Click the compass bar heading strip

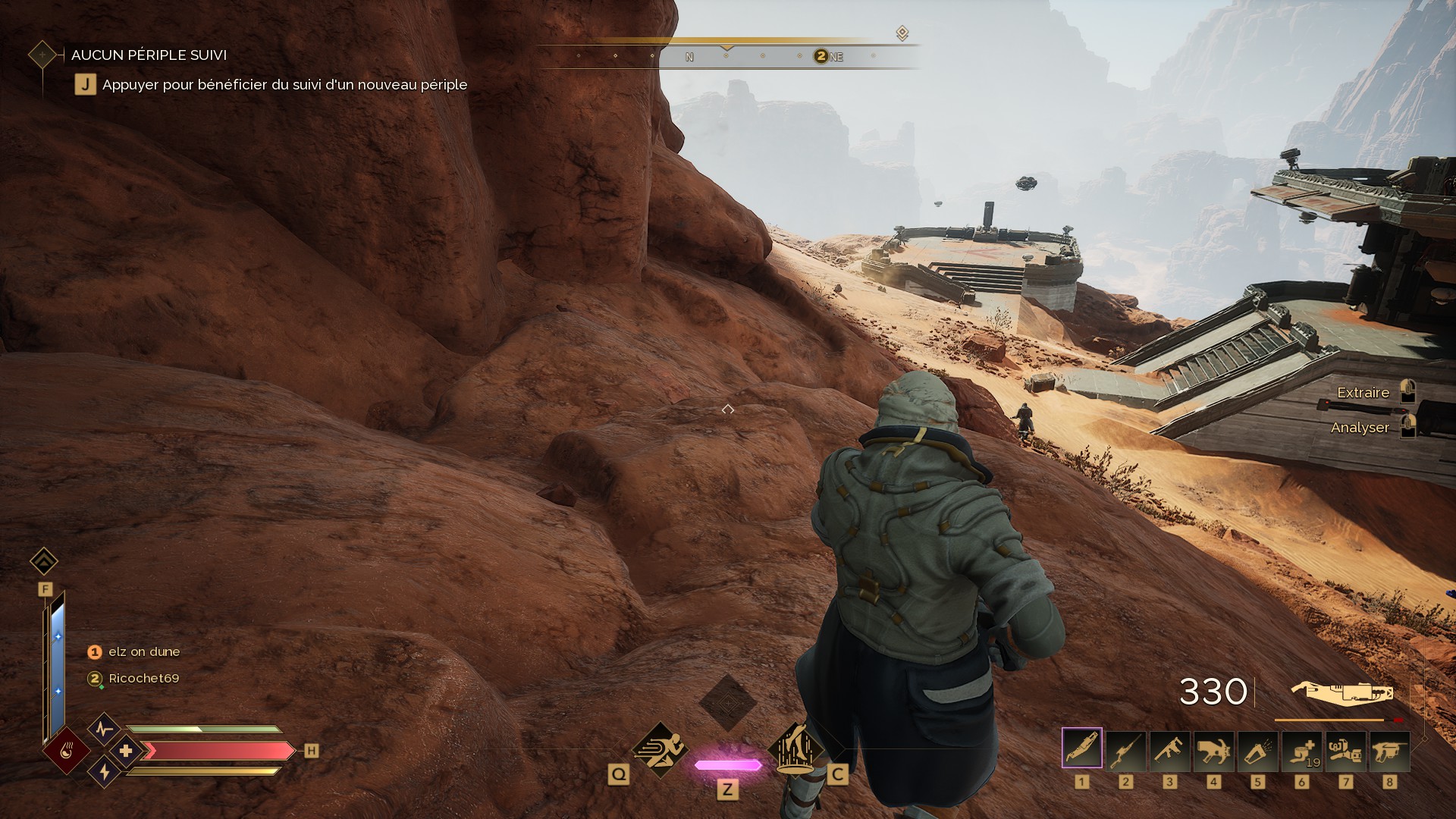pyautogui.click(x=728, y=56)
